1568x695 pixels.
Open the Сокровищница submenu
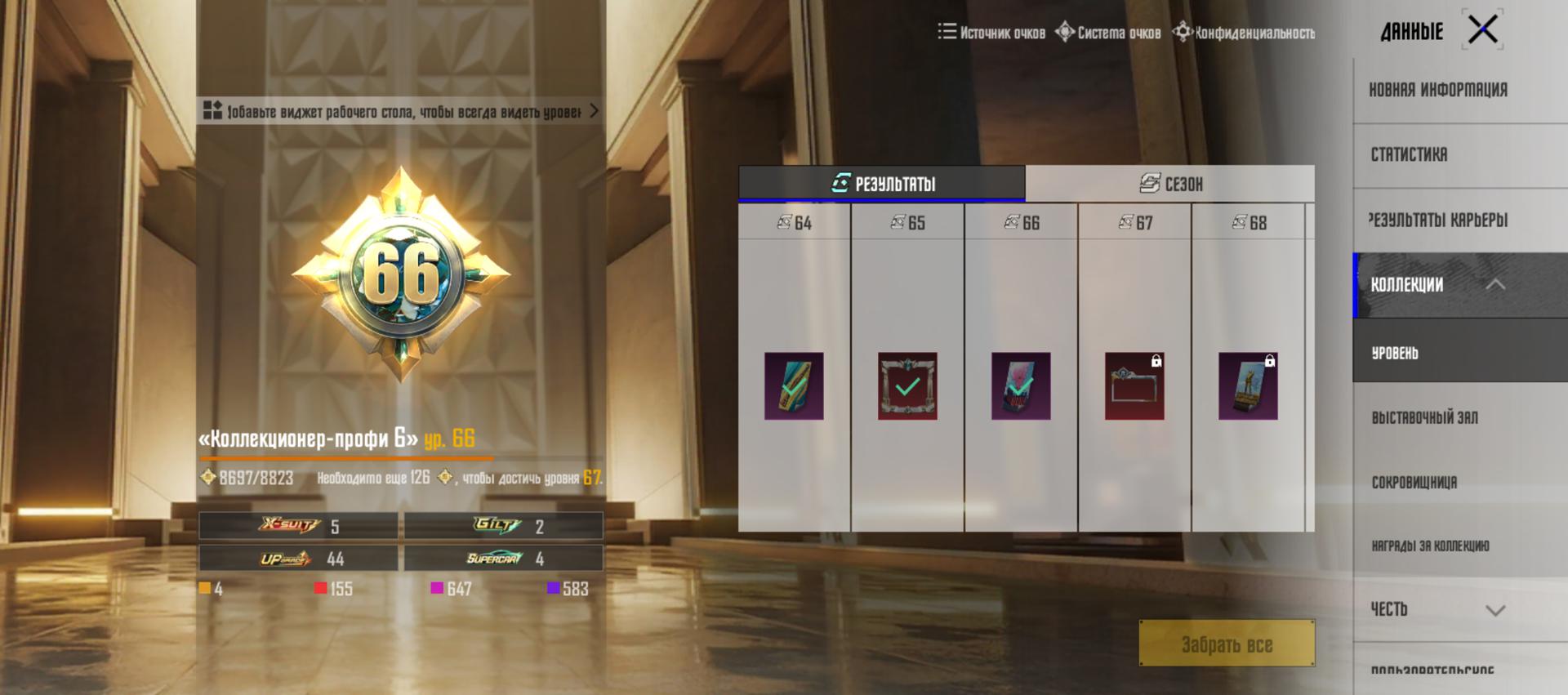click(x=1414, y=482)
